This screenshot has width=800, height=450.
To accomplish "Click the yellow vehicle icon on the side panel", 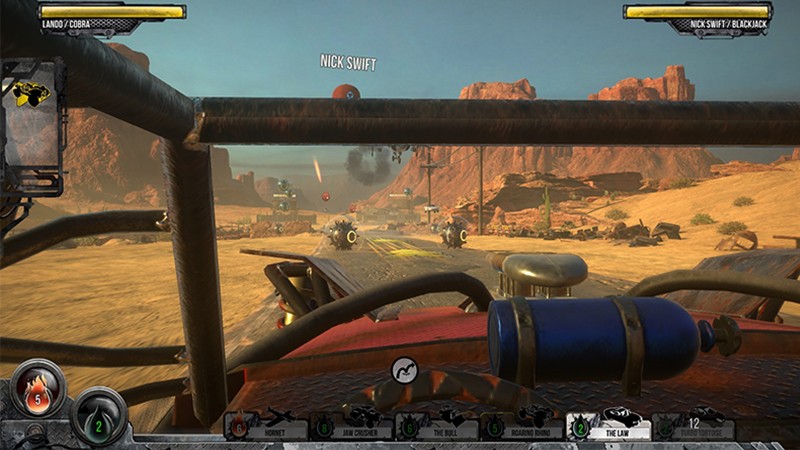I will (x=32, y=94).
